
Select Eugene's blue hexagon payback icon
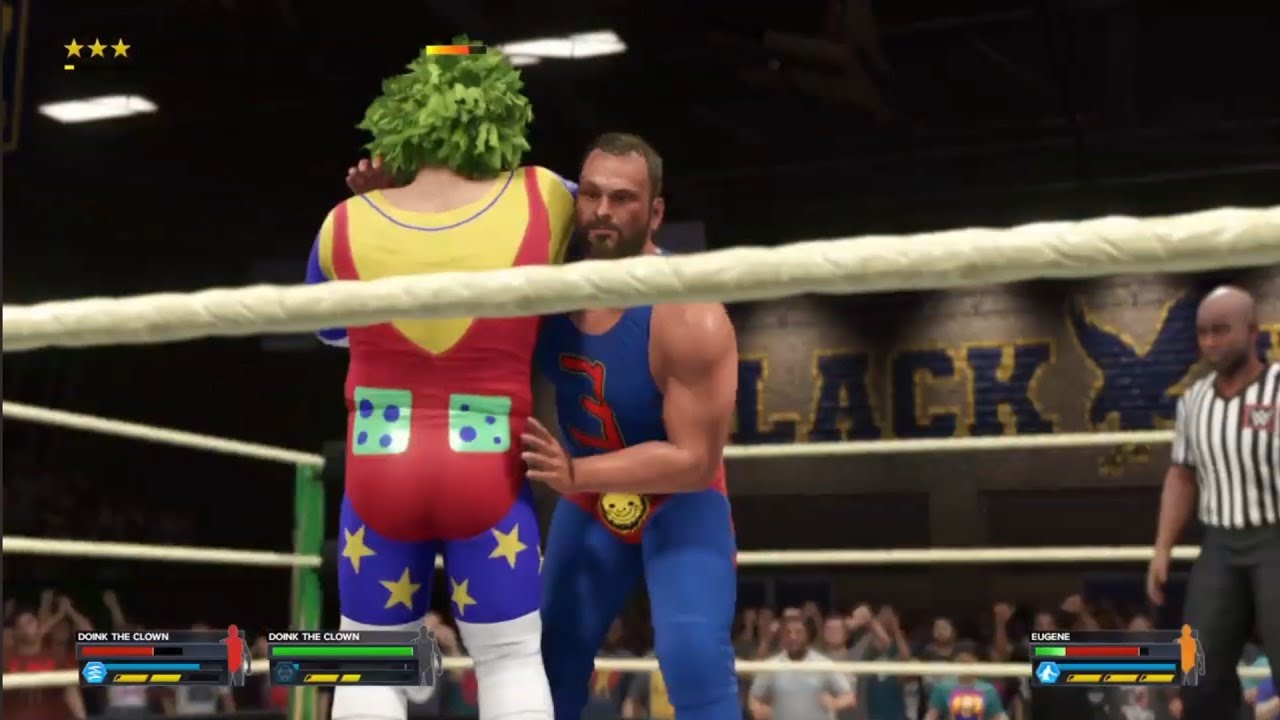[x=1047, y=672]
